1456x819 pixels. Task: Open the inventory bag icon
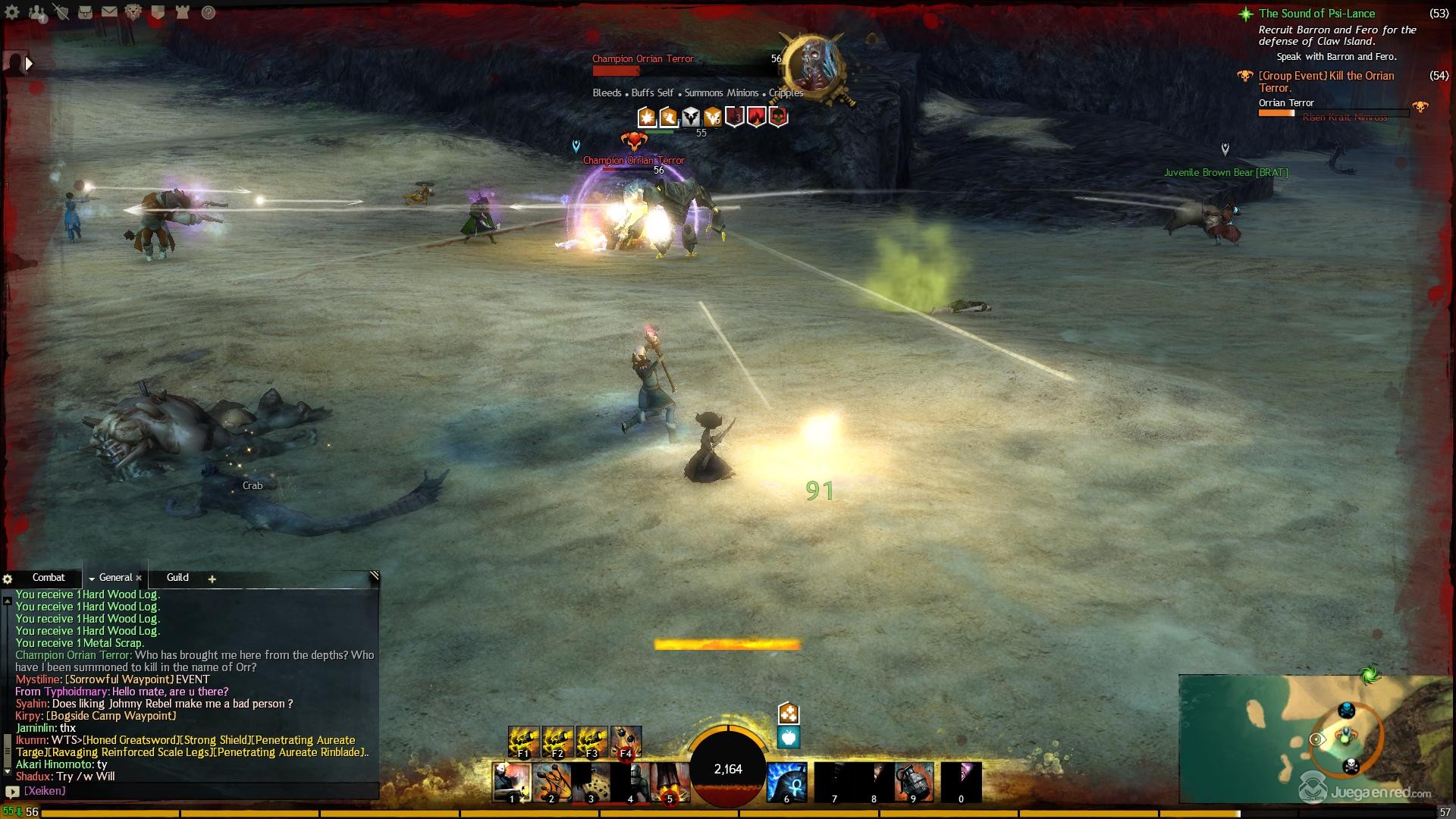coord(86,12)
